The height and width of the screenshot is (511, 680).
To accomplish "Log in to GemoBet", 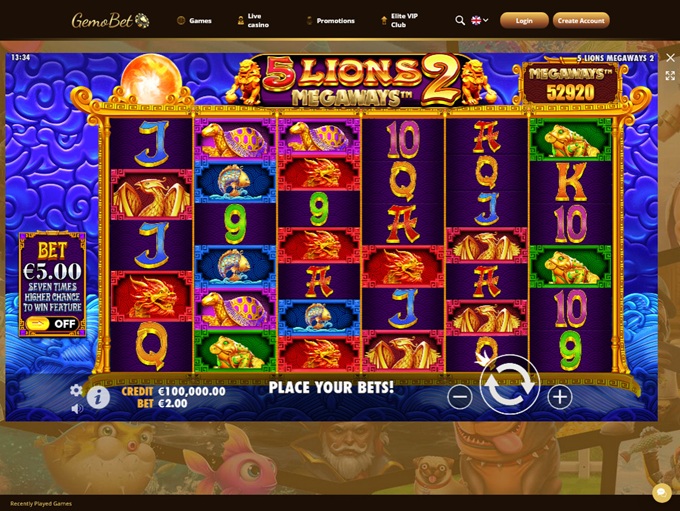I will click(x=524, y=20).
